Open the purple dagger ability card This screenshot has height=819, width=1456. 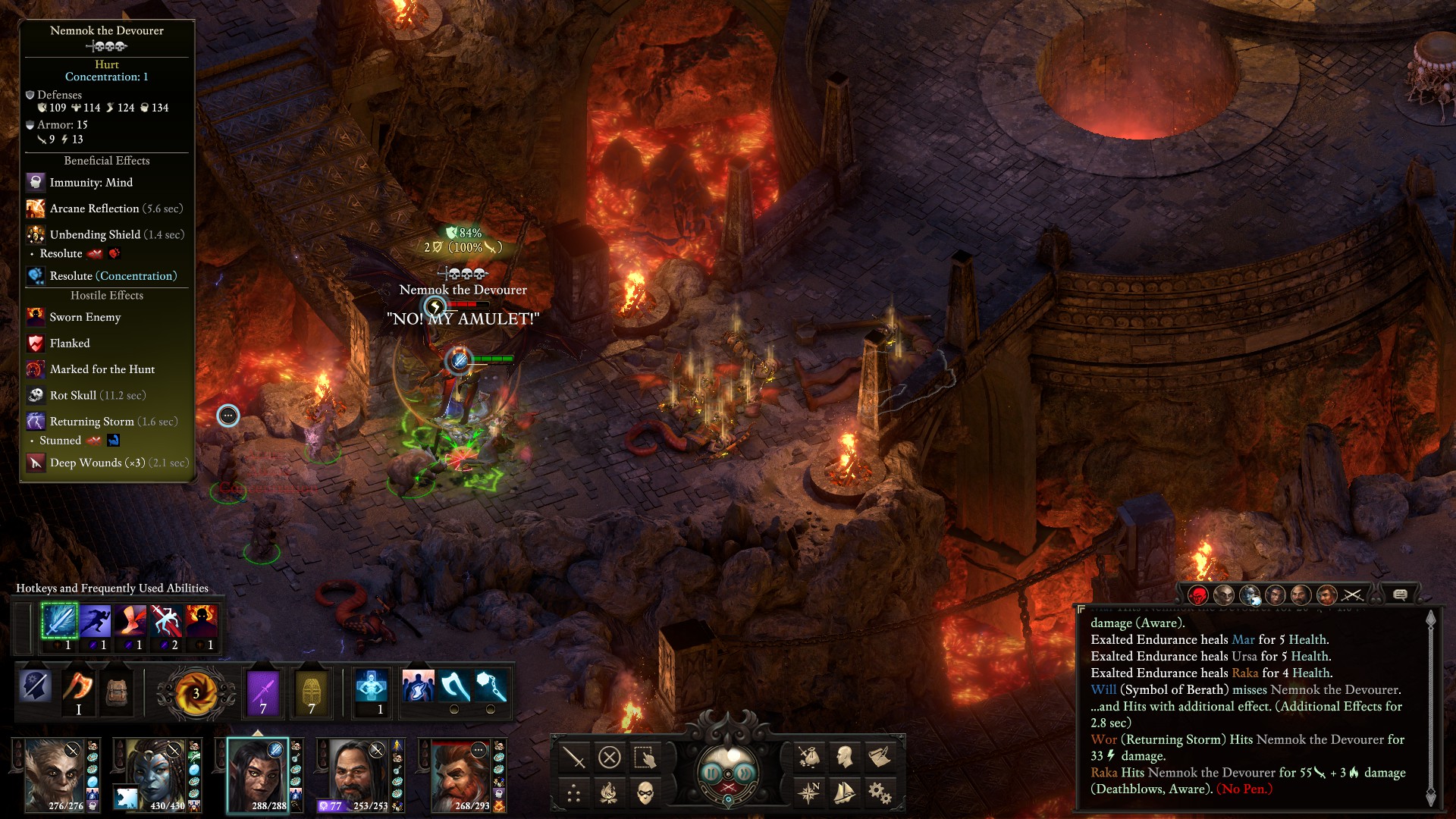(x=264, y=693)
